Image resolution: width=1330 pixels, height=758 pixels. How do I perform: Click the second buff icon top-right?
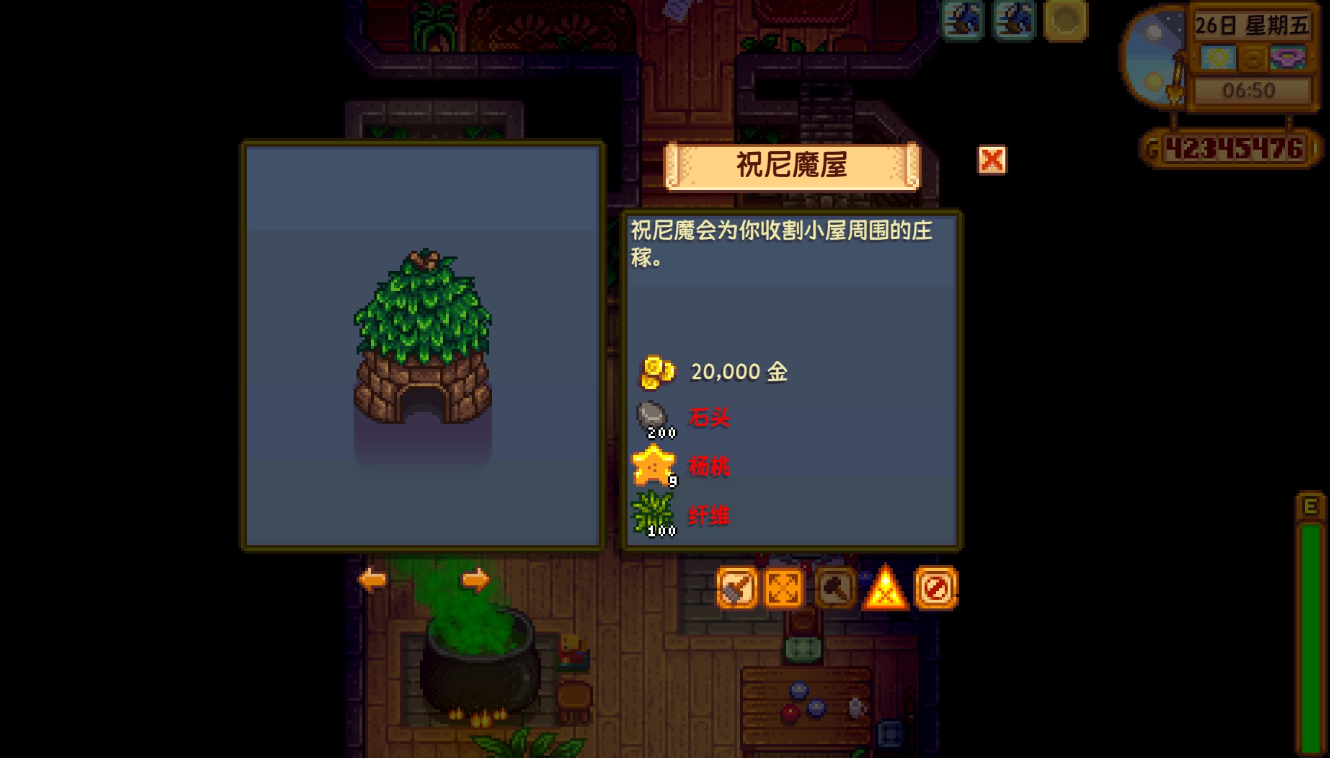coord(1013,21)
